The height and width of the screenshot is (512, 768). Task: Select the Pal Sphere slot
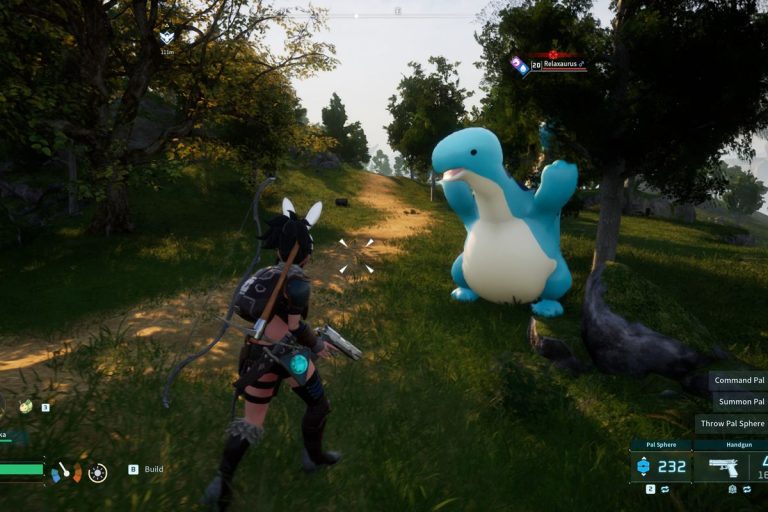pyautogui.click(x=660, y=465)
